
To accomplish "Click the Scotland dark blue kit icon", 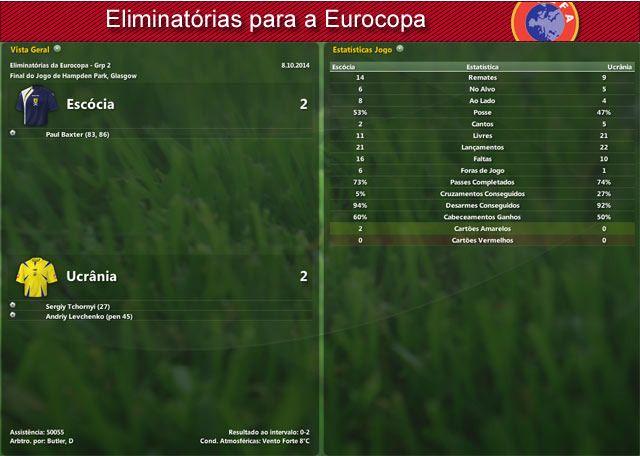I will 35,104.
